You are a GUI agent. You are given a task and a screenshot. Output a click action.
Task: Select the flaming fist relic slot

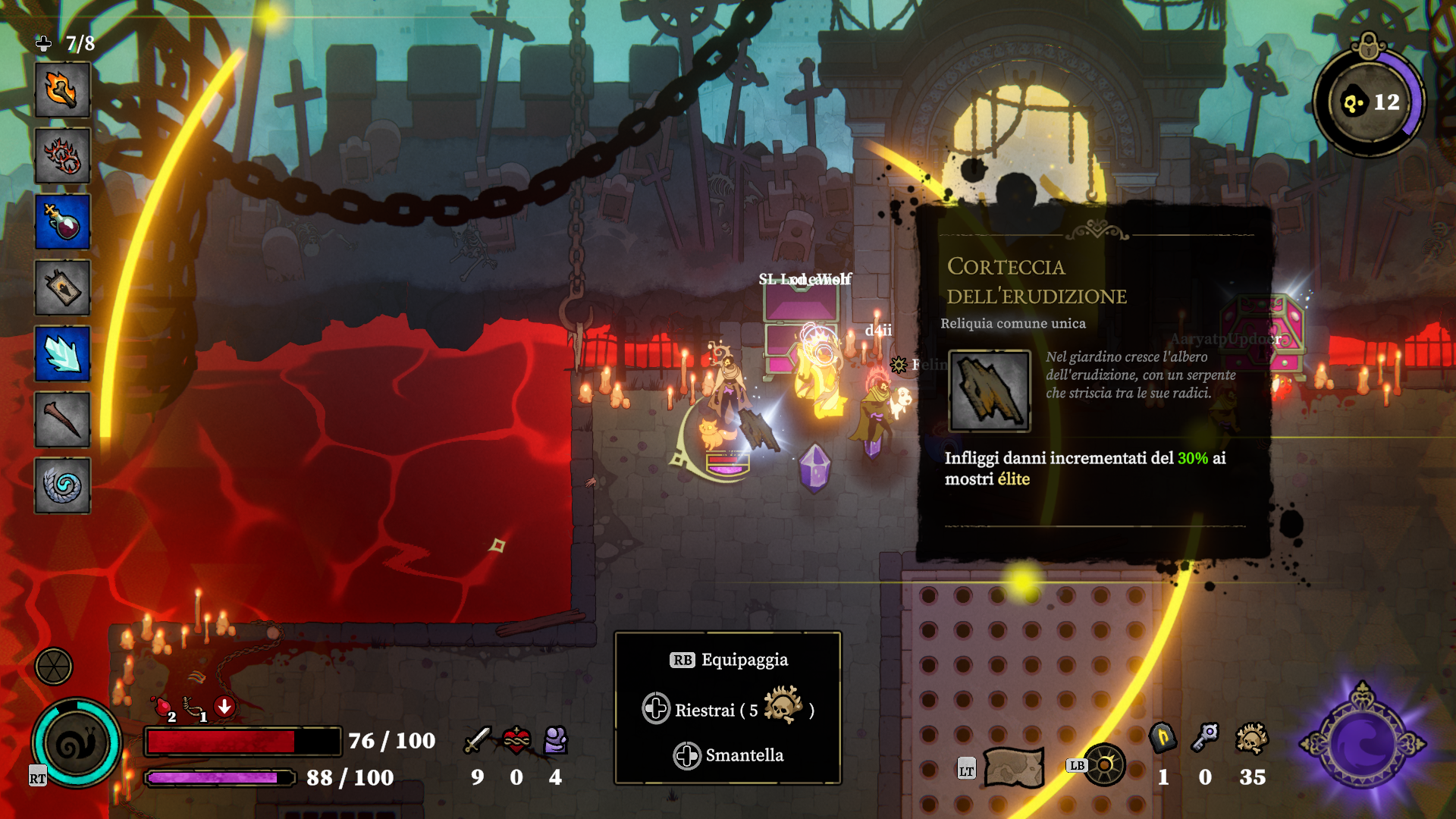62,90
